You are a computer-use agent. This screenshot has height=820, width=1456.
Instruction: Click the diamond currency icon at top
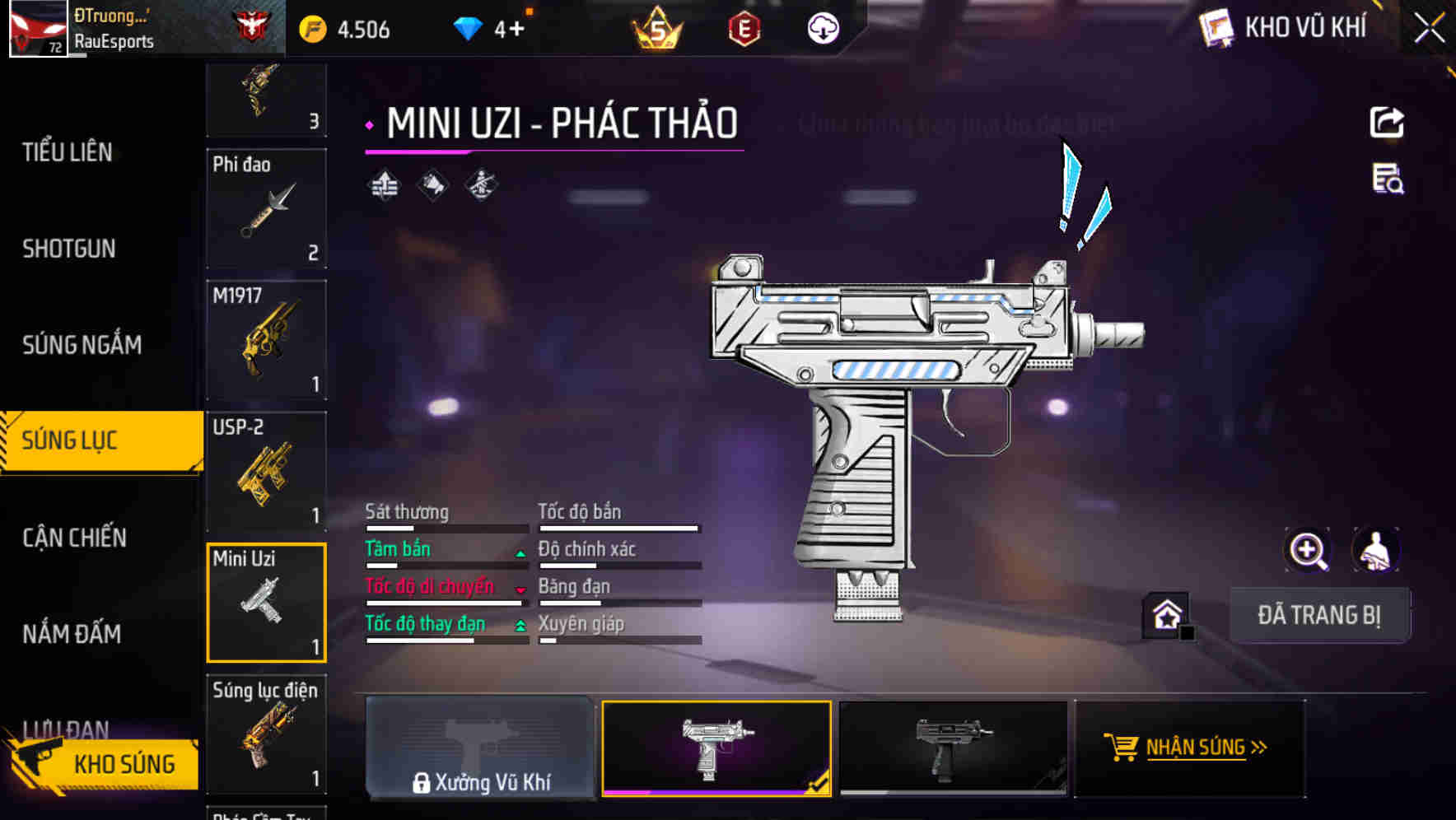click(469, 27)
